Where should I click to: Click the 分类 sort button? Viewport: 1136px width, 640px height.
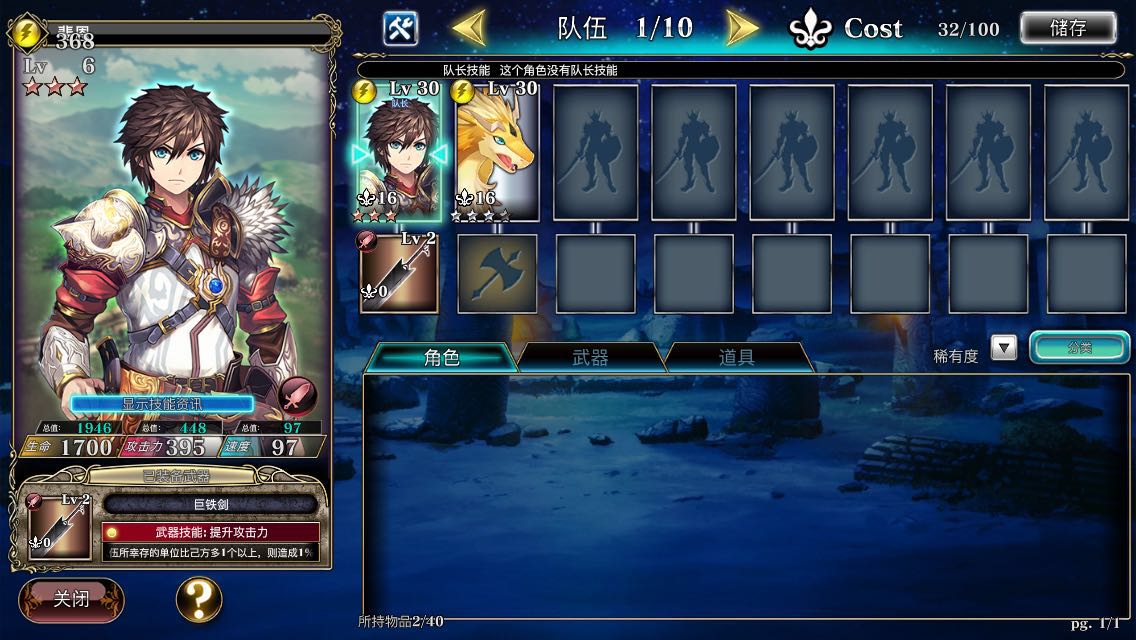[1080, 348]
